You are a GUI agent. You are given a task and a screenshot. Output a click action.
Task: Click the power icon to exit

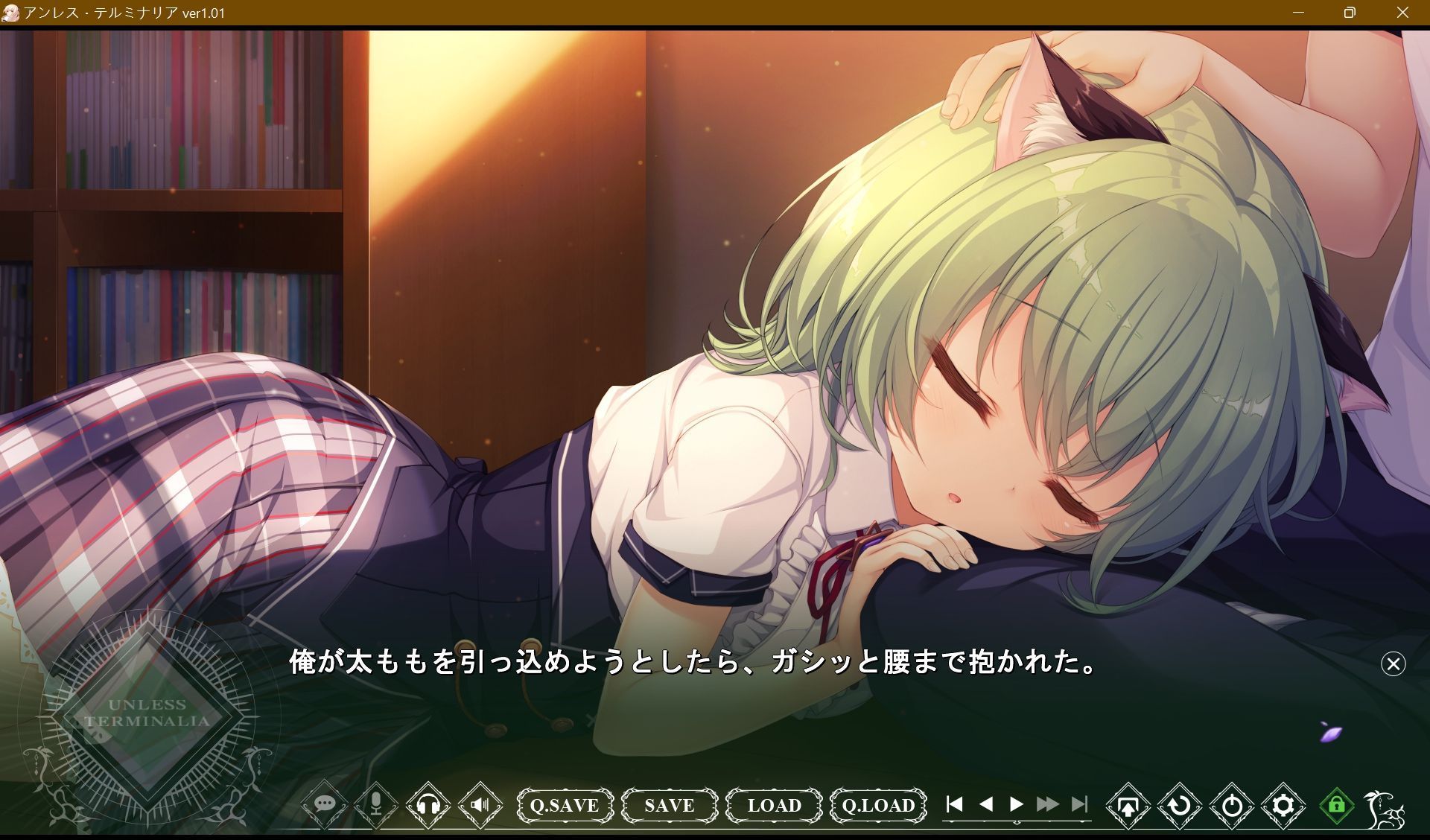1232,805
